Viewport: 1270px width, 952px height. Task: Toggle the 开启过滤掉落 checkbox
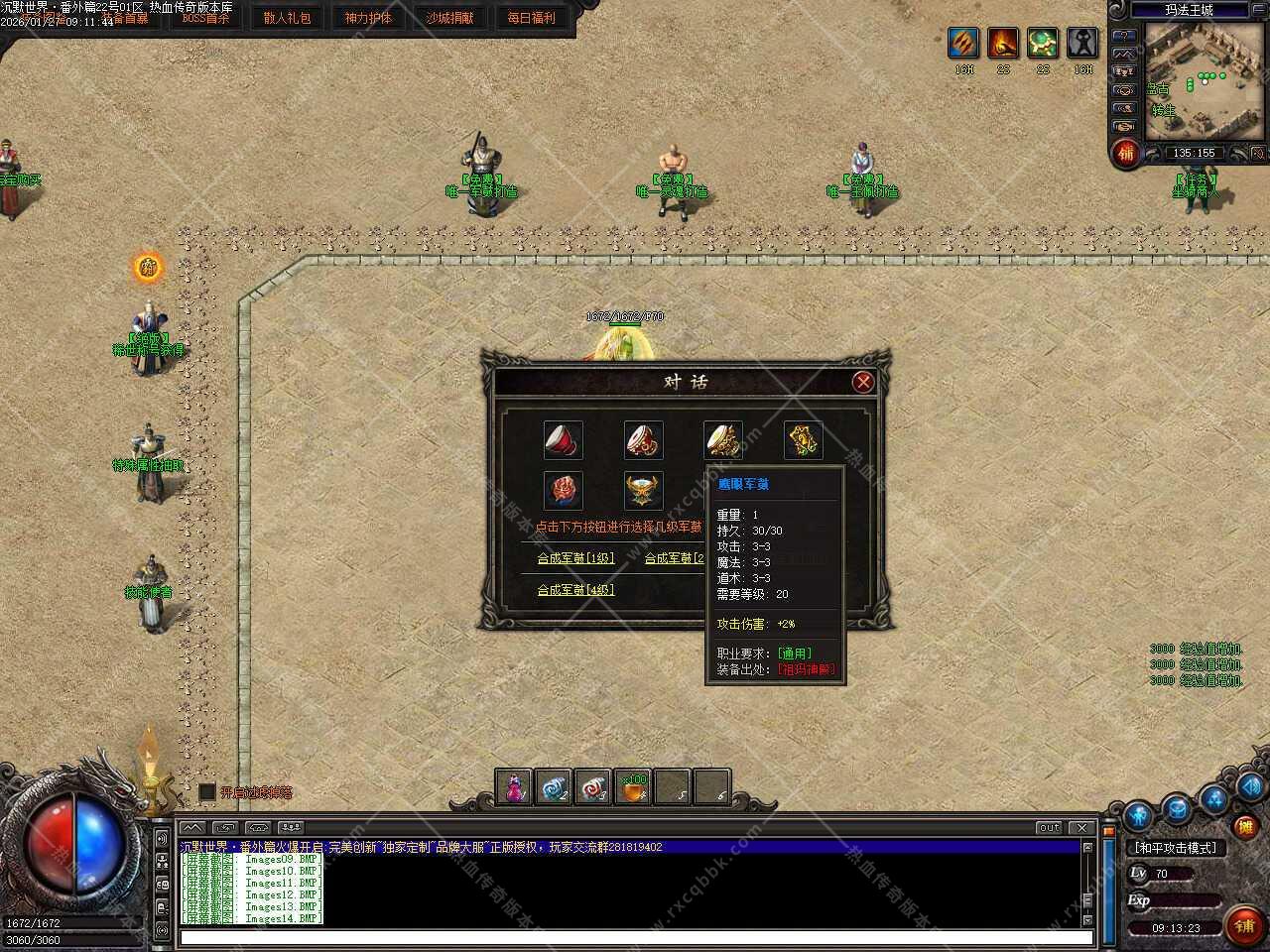pos(207,791)
